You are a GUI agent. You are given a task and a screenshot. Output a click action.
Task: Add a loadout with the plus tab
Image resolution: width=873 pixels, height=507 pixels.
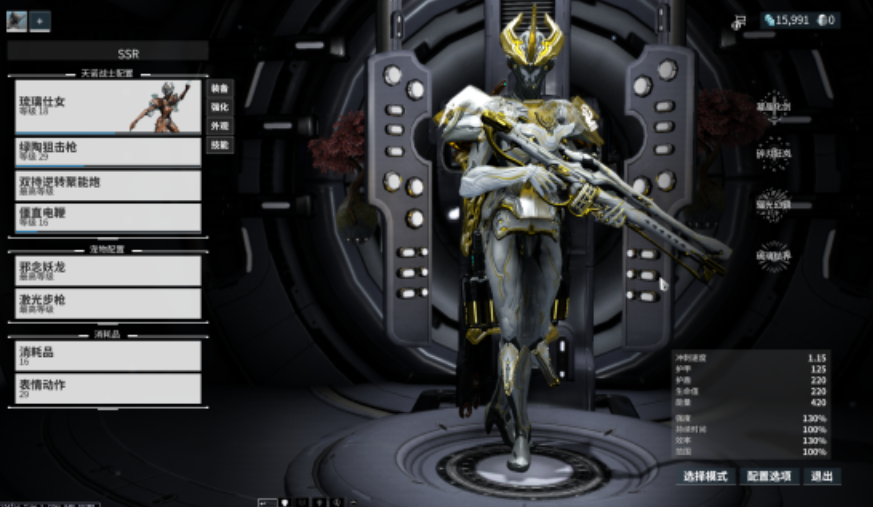coord(40,20)
